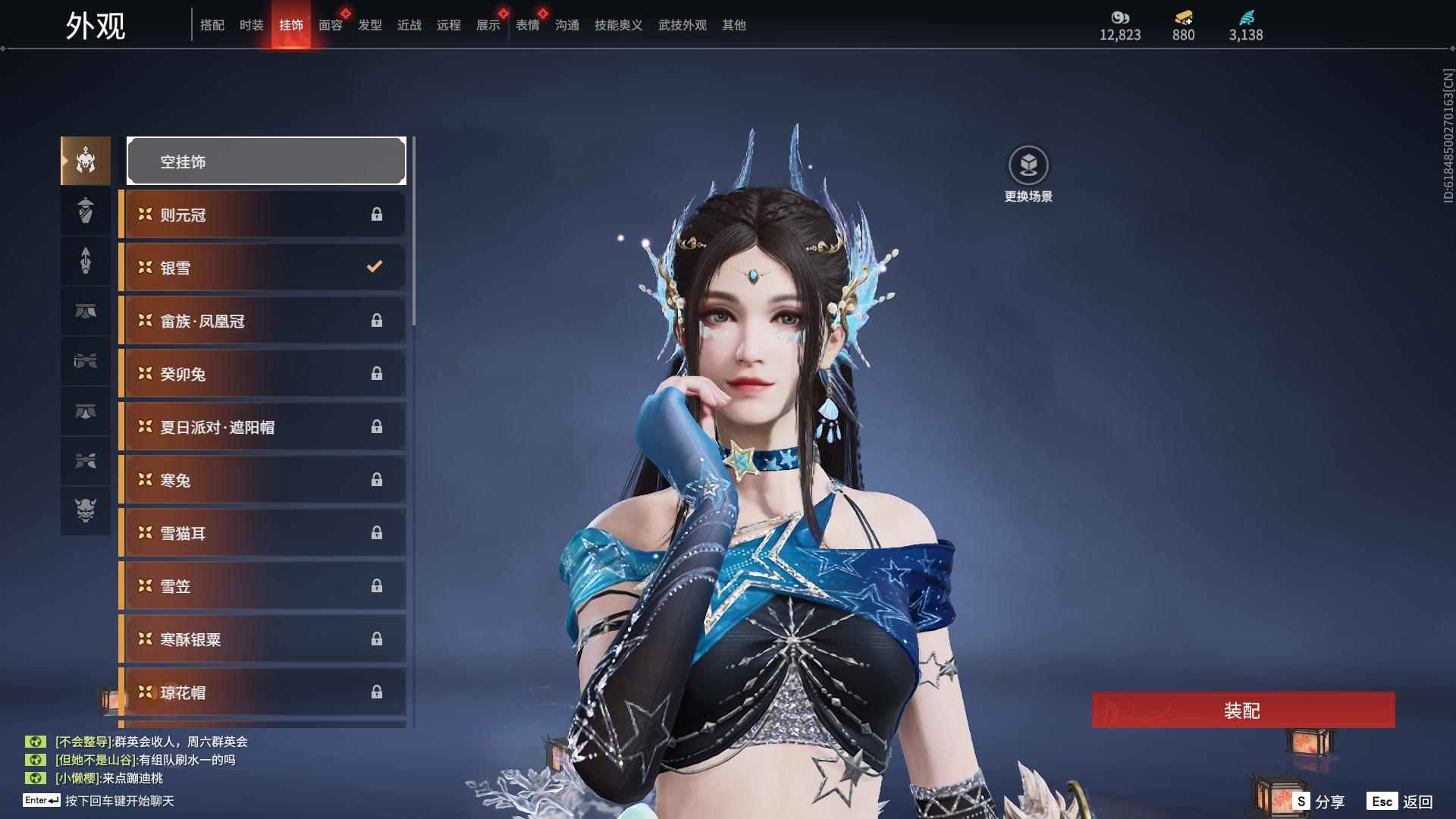Image resolution: width=1456 pixels, height=819 pixels.
Task: Choose the 癸卯兔 accessory
Action: pyautogui.click(x=263, y=374)
